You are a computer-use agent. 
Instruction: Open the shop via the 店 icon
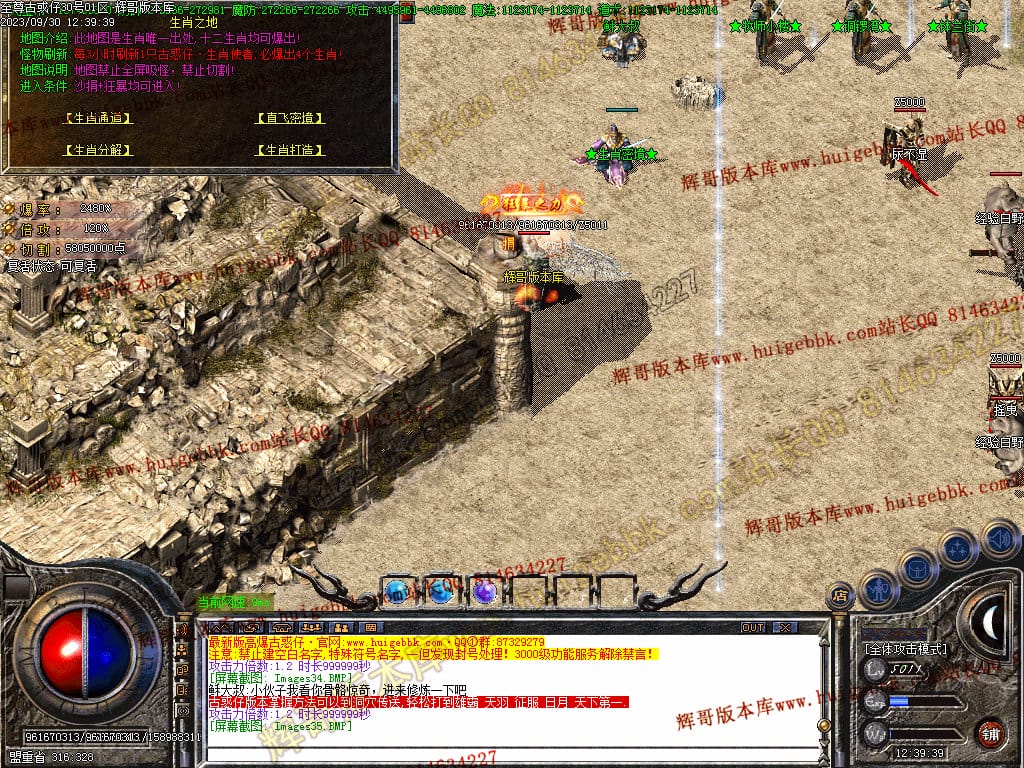(x=840, y=597)
